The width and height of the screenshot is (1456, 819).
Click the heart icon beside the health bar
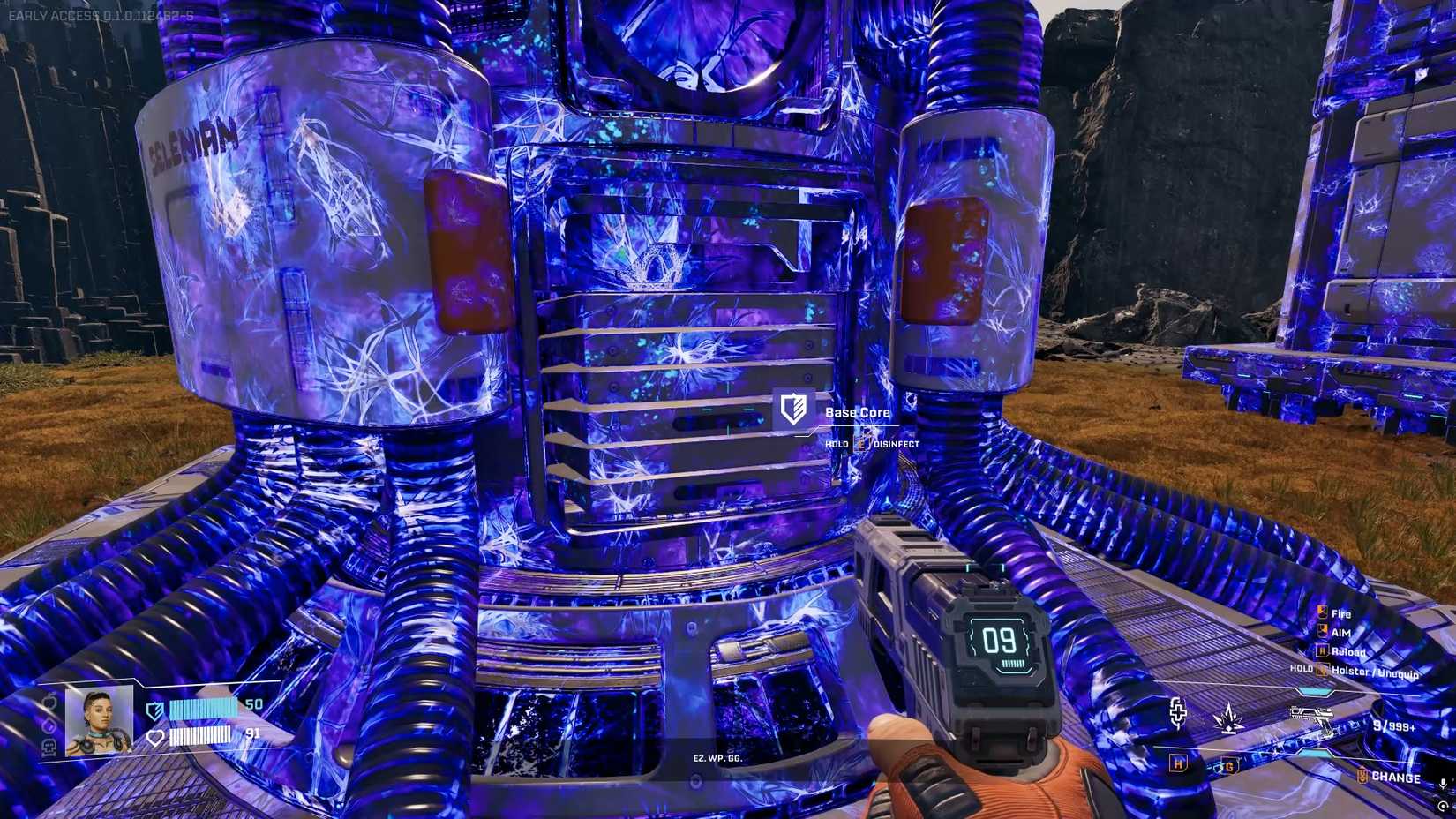[x=155, y=738]
